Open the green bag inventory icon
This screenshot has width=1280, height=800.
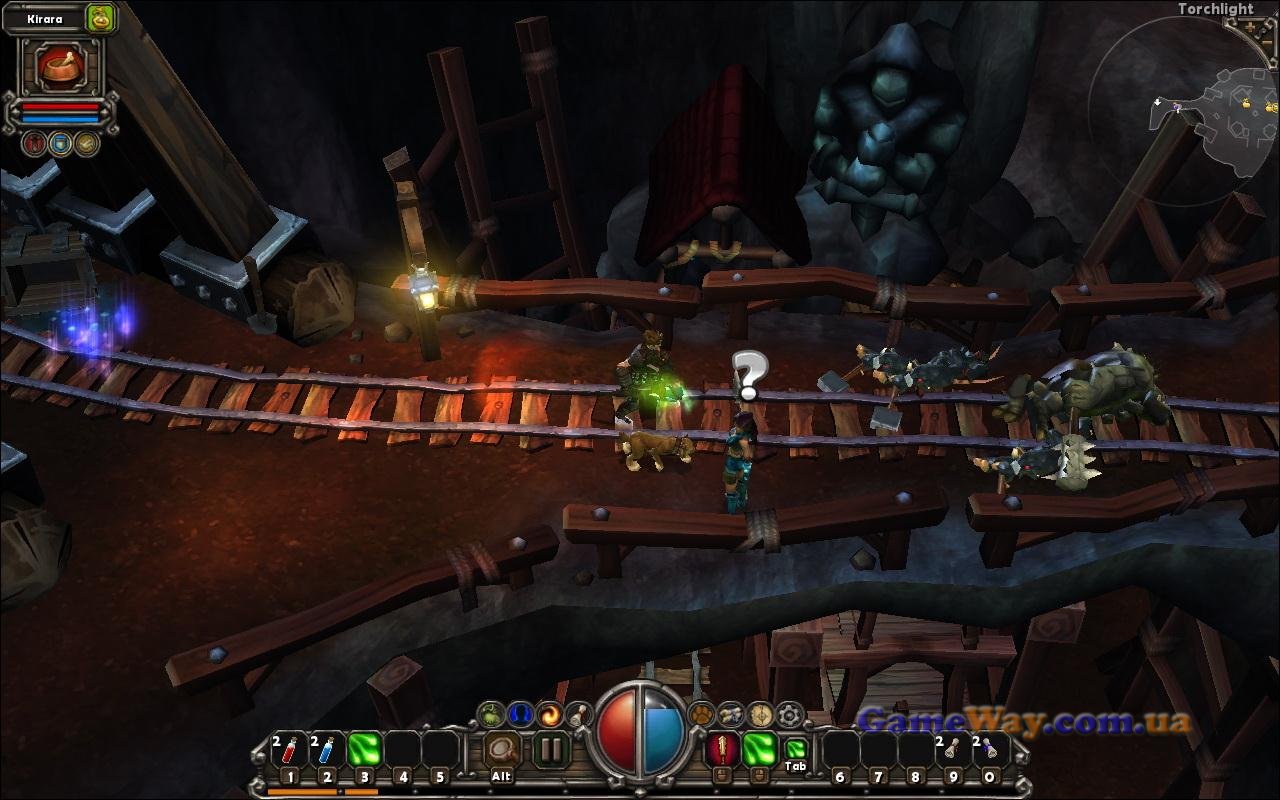[x=490, y=715]
